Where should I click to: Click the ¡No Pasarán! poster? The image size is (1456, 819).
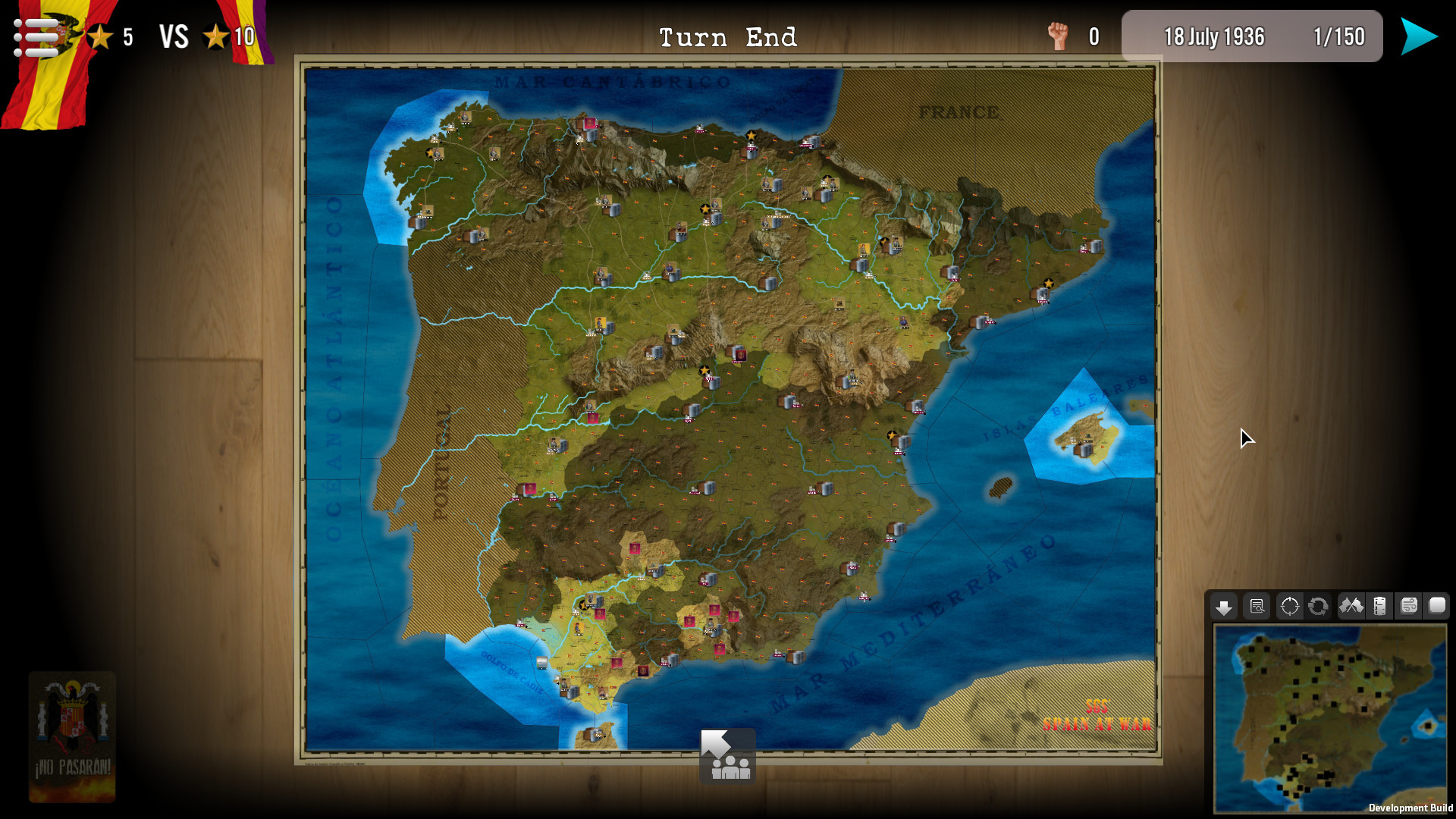pos(72,736)
